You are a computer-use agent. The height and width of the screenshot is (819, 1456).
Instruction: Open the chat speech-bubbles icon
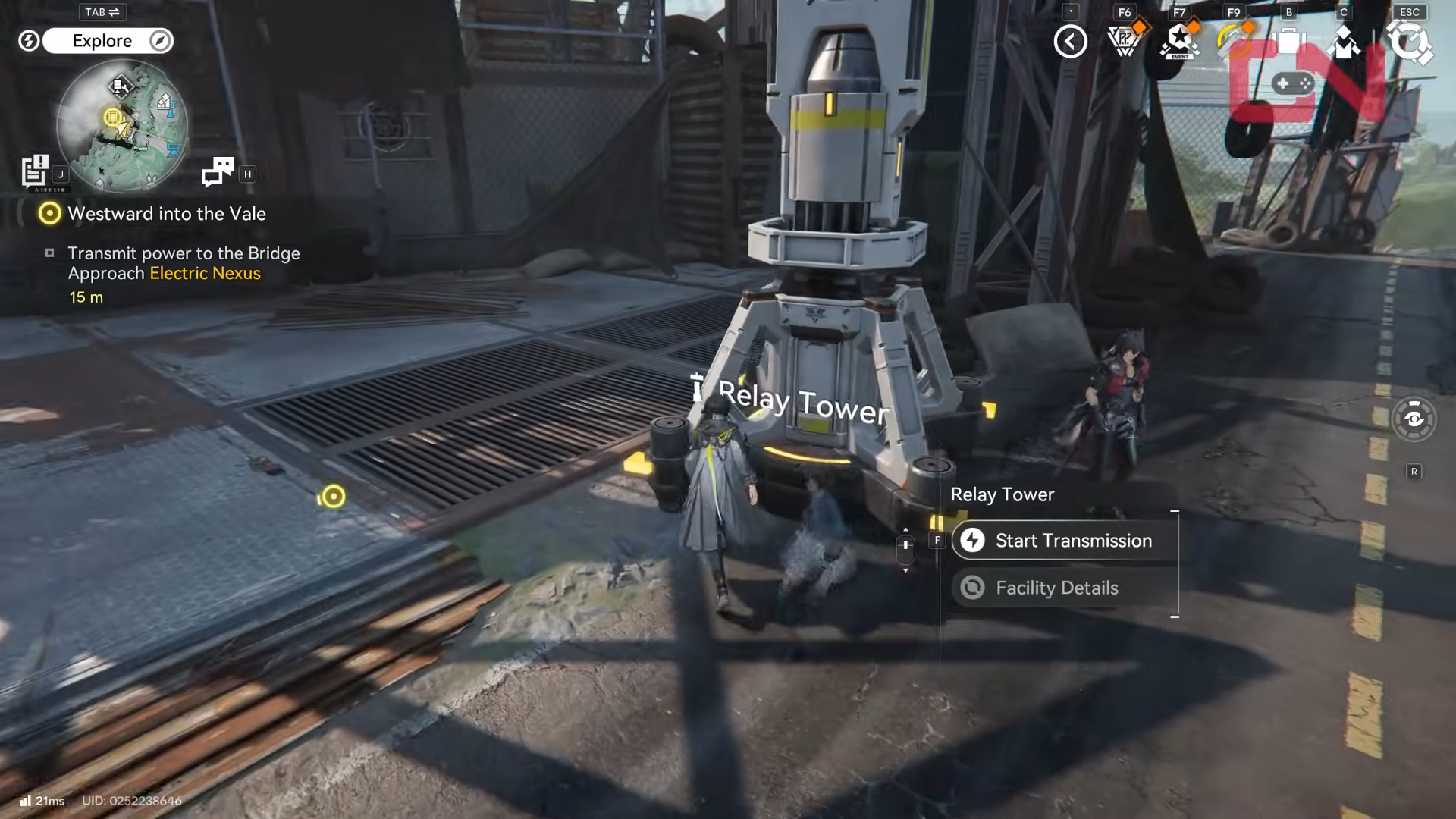point(218,172)
